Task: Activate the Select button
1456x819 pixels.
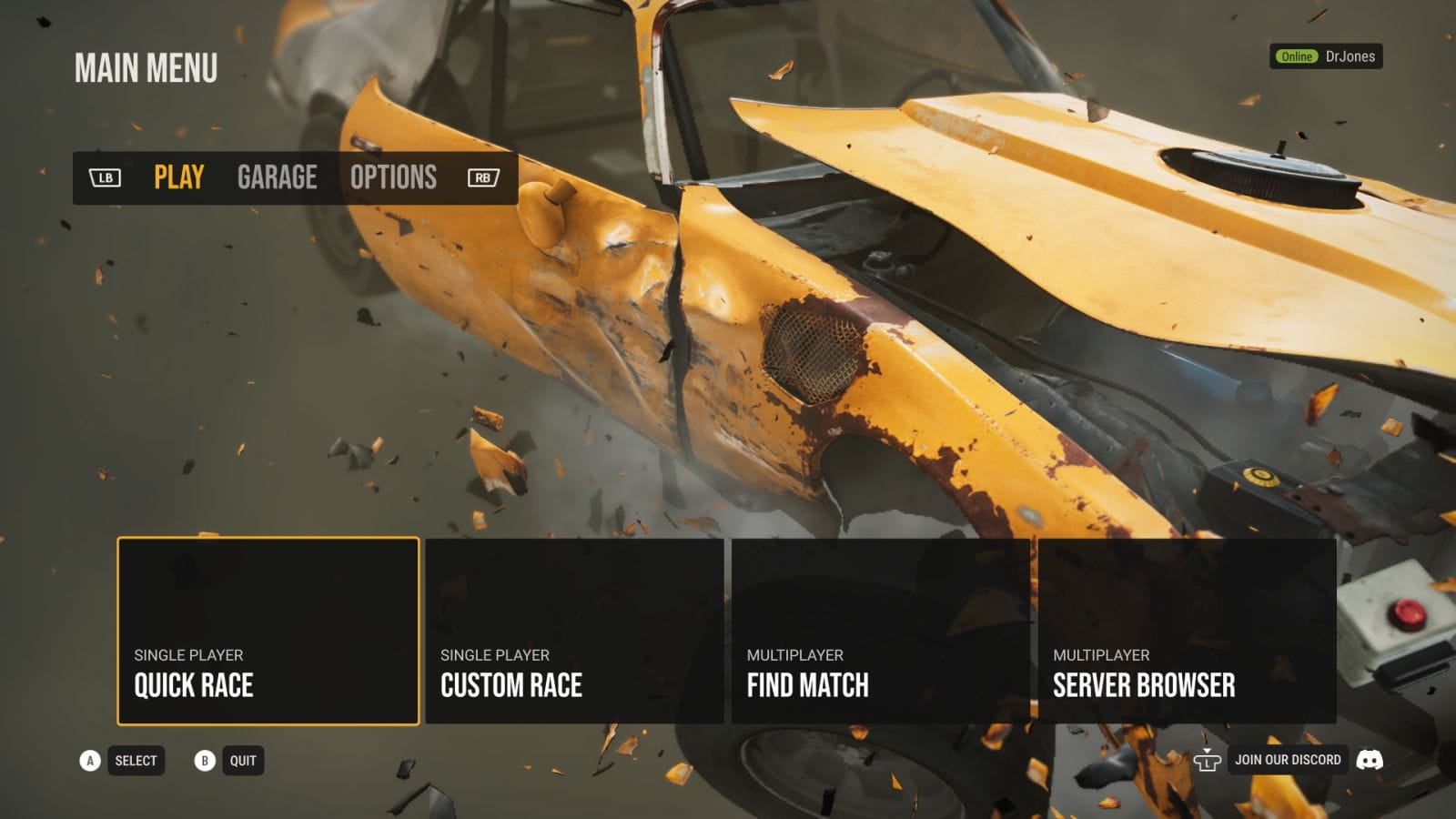Action: point(136,761)
